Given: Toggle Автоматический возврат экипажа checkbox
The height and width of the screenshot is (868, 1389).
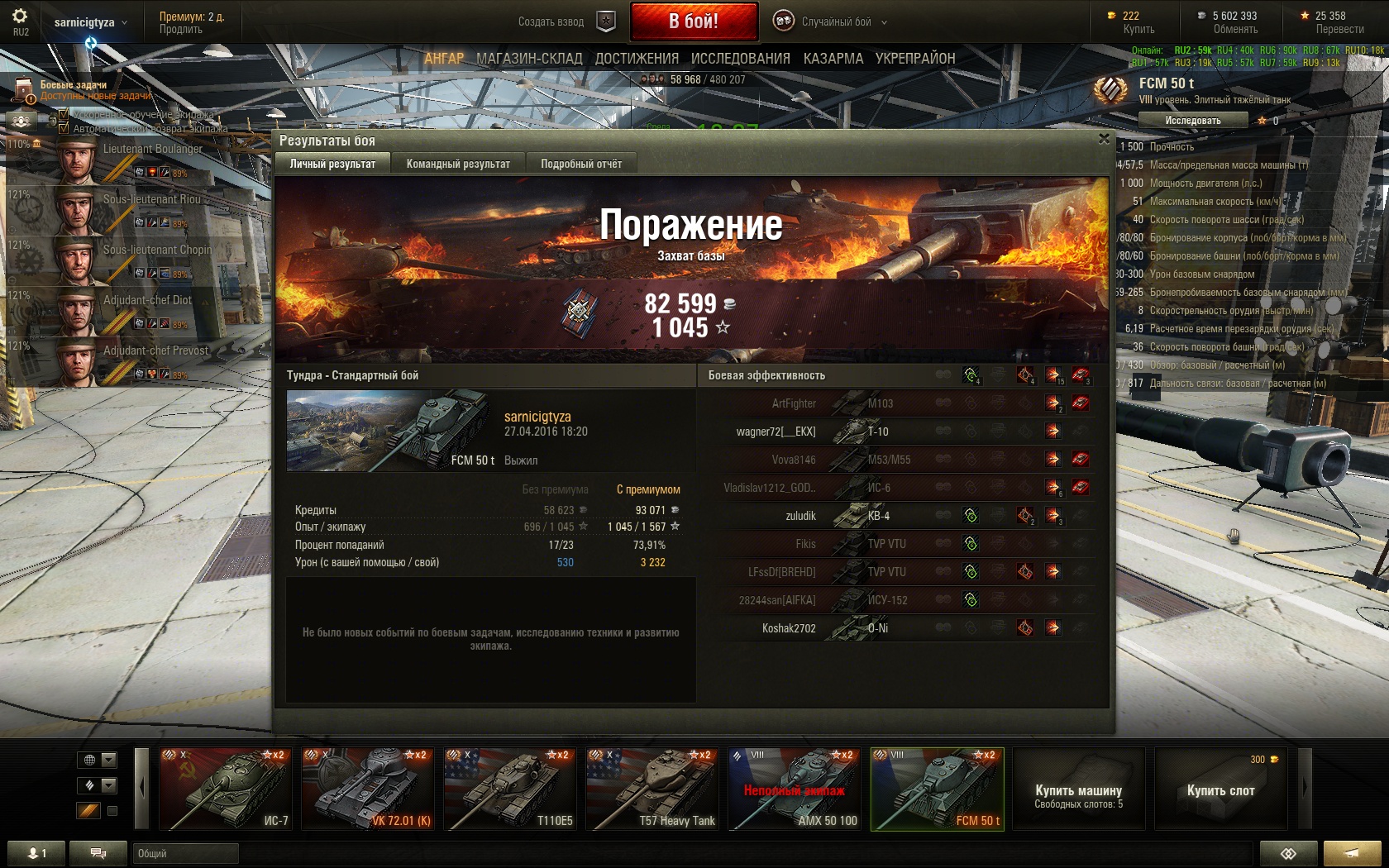Looking at the screenshot, I should click(x=64, y=128).
